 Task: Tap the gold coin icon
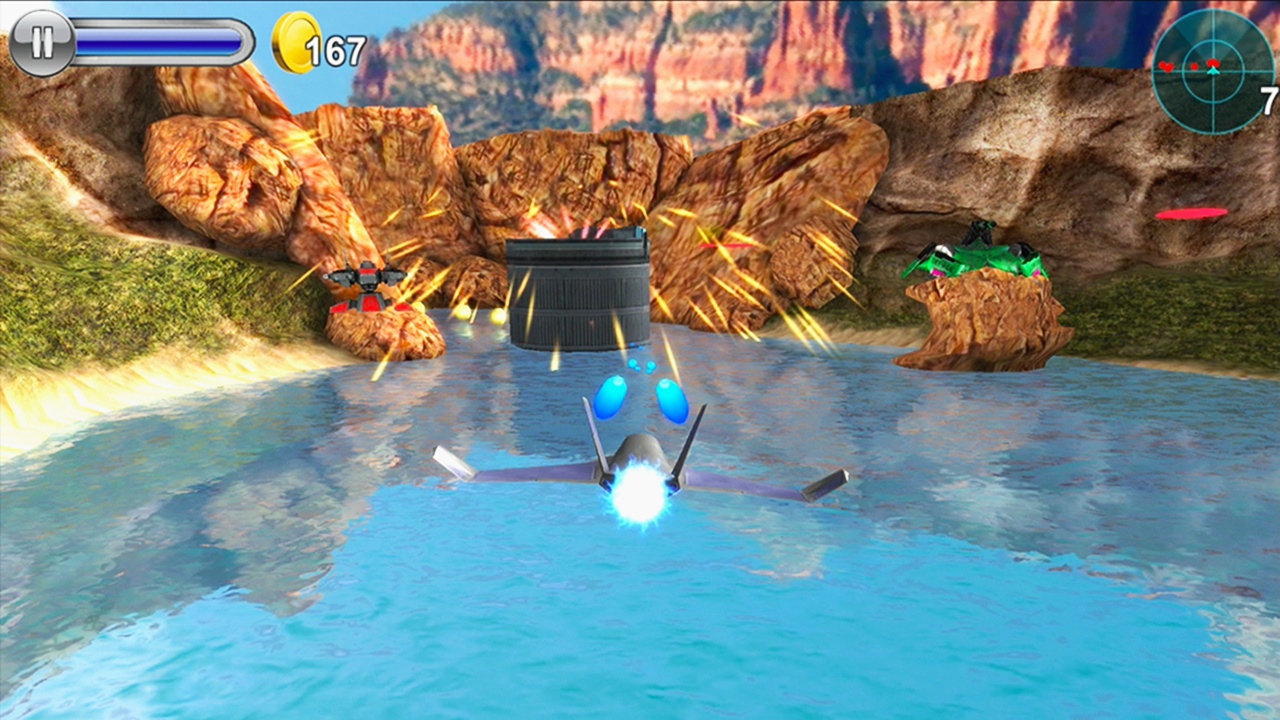[x=295, y=43]
